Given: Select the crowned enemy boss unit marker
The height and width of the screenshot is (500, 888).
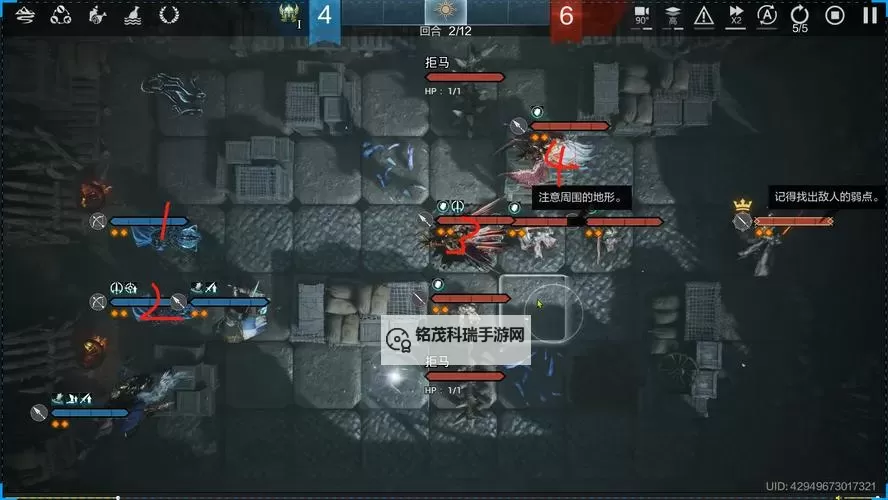Looking at the screenshot, I should (x=742, y=221).
